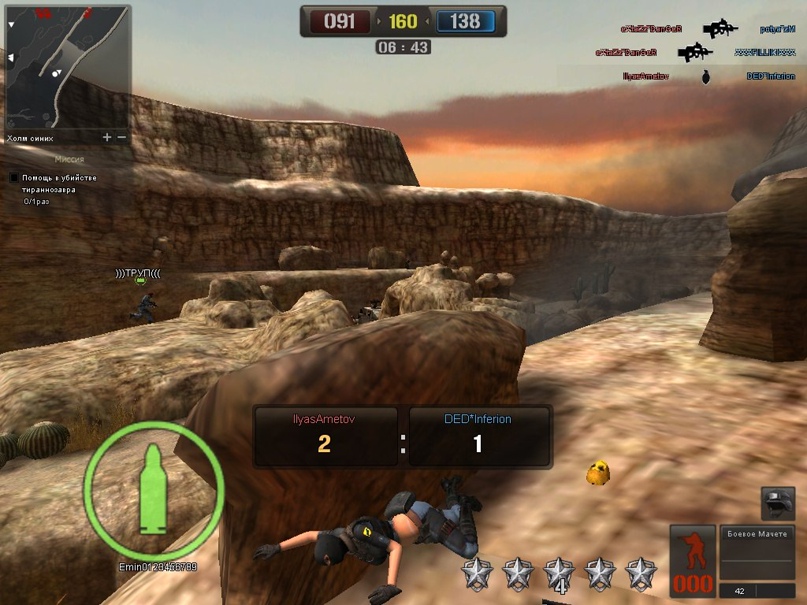Screen dimensions: 807x605
Task: Toggle the tyrannosaurus mission checkbox
Action: tap(13, 178)
